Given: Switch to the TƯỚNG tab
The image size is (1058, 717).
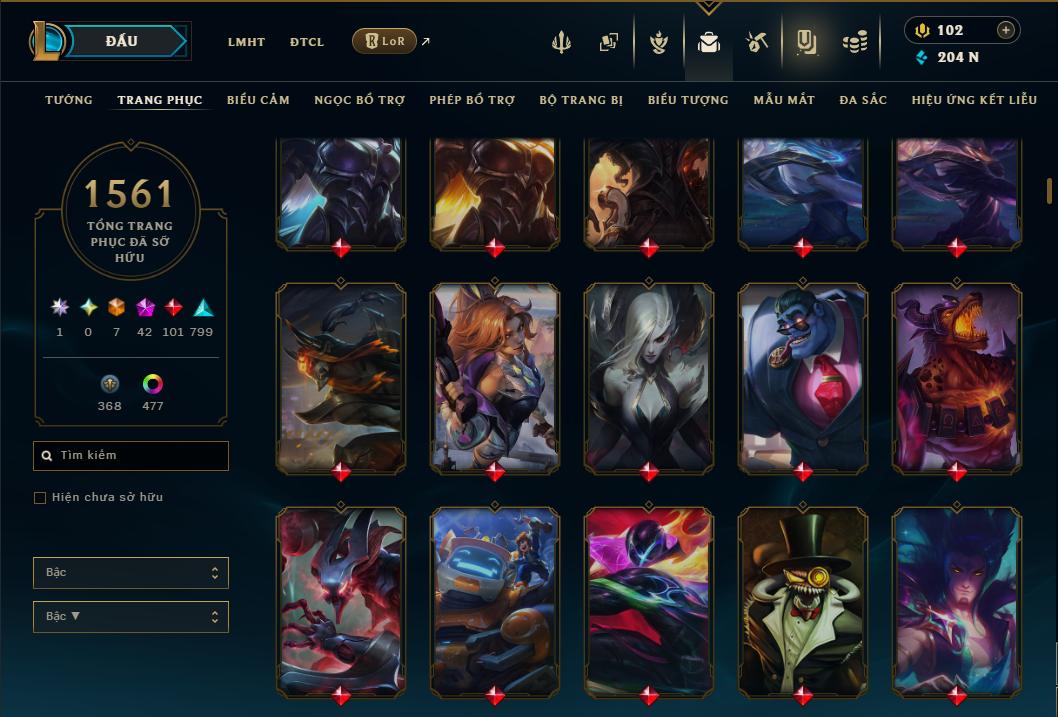Looking at the screenshot, I should pos(69,100).
